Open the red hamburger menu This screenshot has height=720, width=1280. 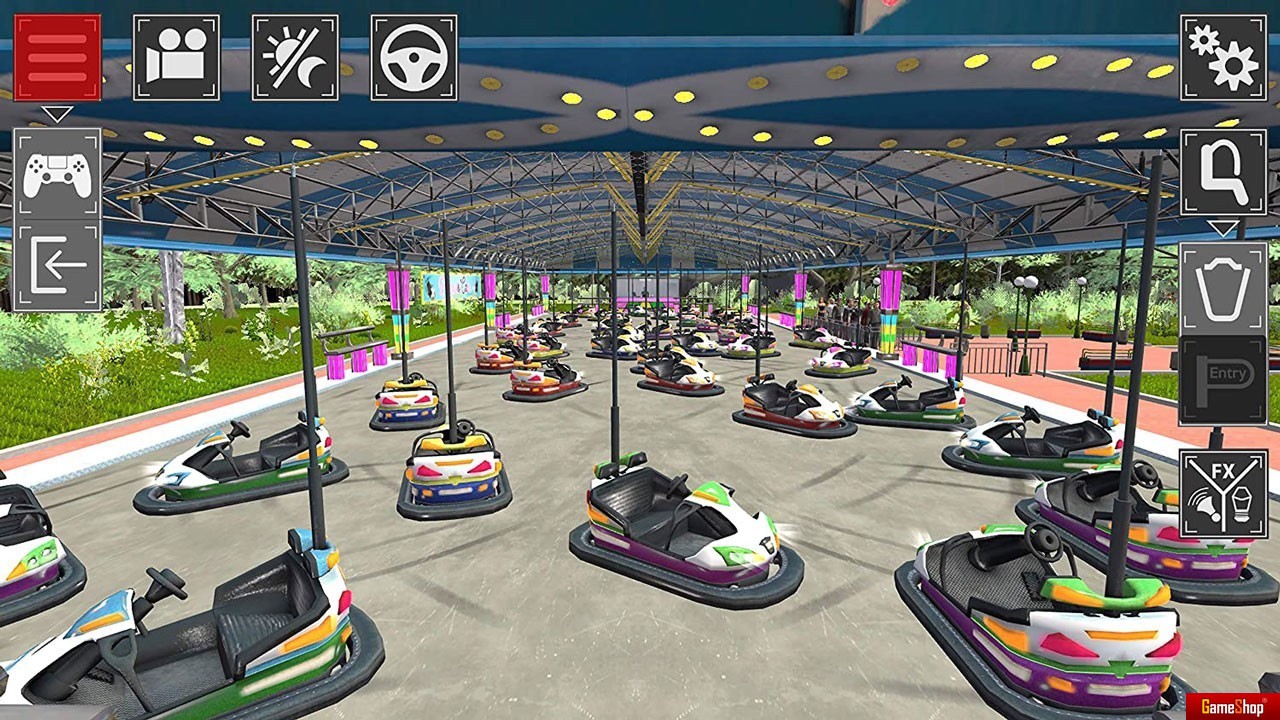click(x=57, y=57)
